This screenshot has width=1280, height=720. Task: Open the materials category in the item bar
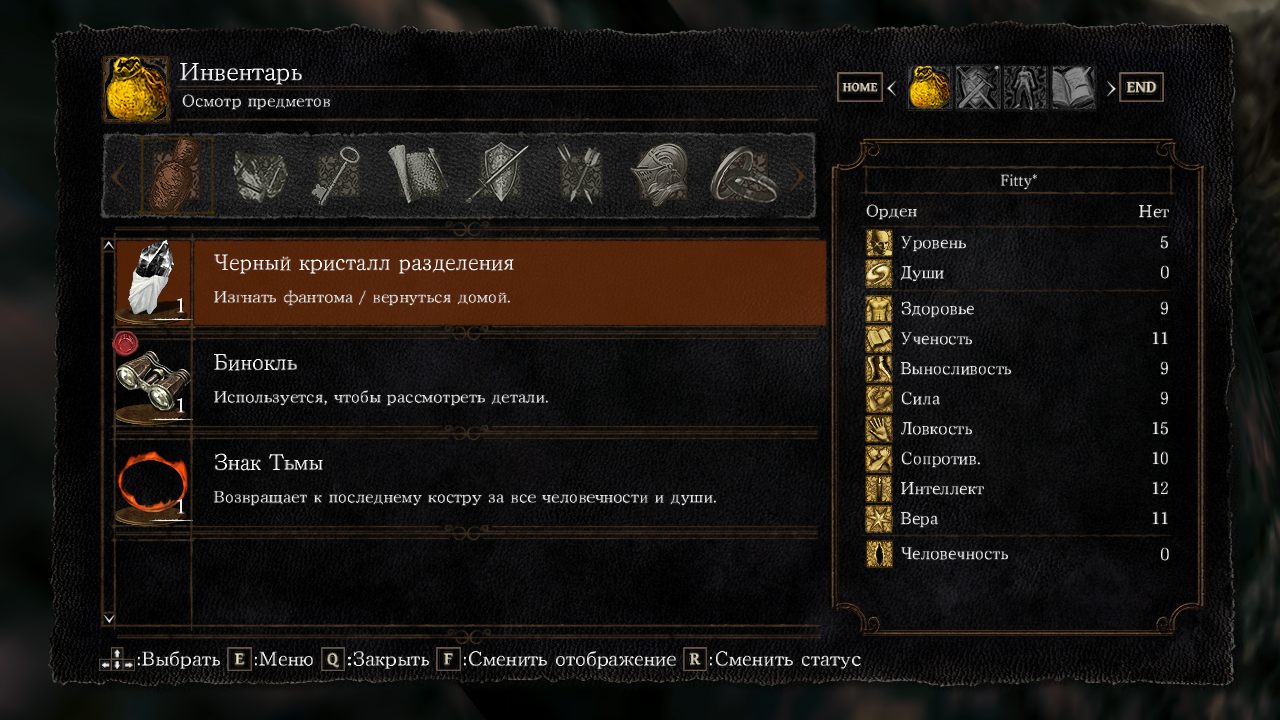[x=258, y=175]
